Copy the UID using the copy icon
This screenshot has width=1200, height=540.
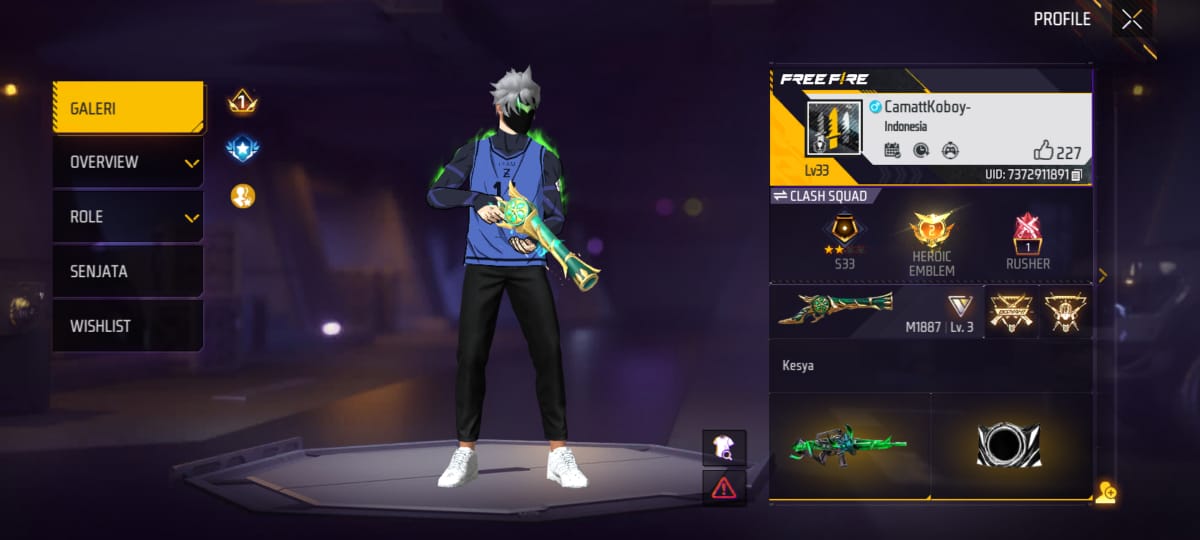[x=1076, y=175]
